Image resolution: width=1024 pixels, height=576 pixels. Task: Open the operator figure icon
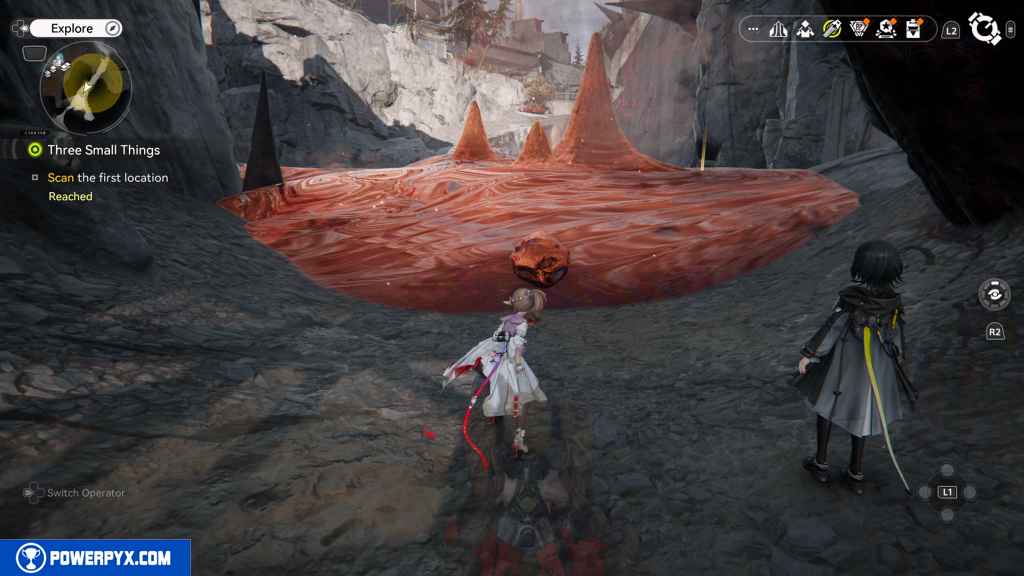point(805,30)
